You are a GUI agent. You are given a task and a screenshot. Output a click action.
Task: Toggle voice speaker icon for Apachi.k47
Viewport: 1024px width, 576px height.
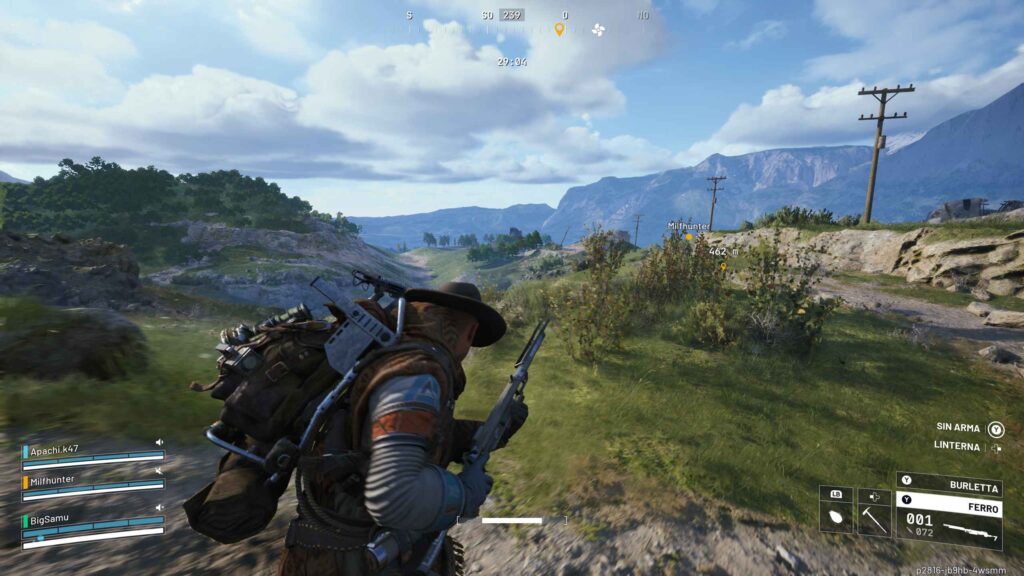point(158,442)
